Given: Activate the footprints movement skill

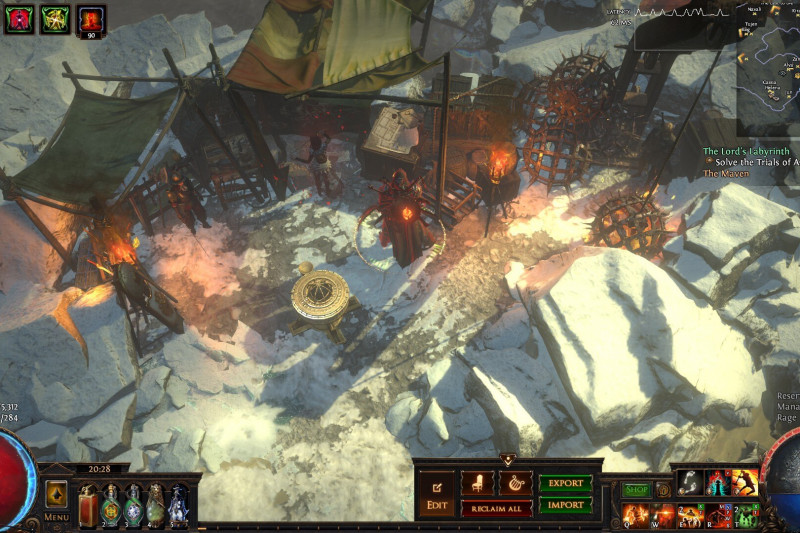Looking at the screenshot, I should click(690, 482).
